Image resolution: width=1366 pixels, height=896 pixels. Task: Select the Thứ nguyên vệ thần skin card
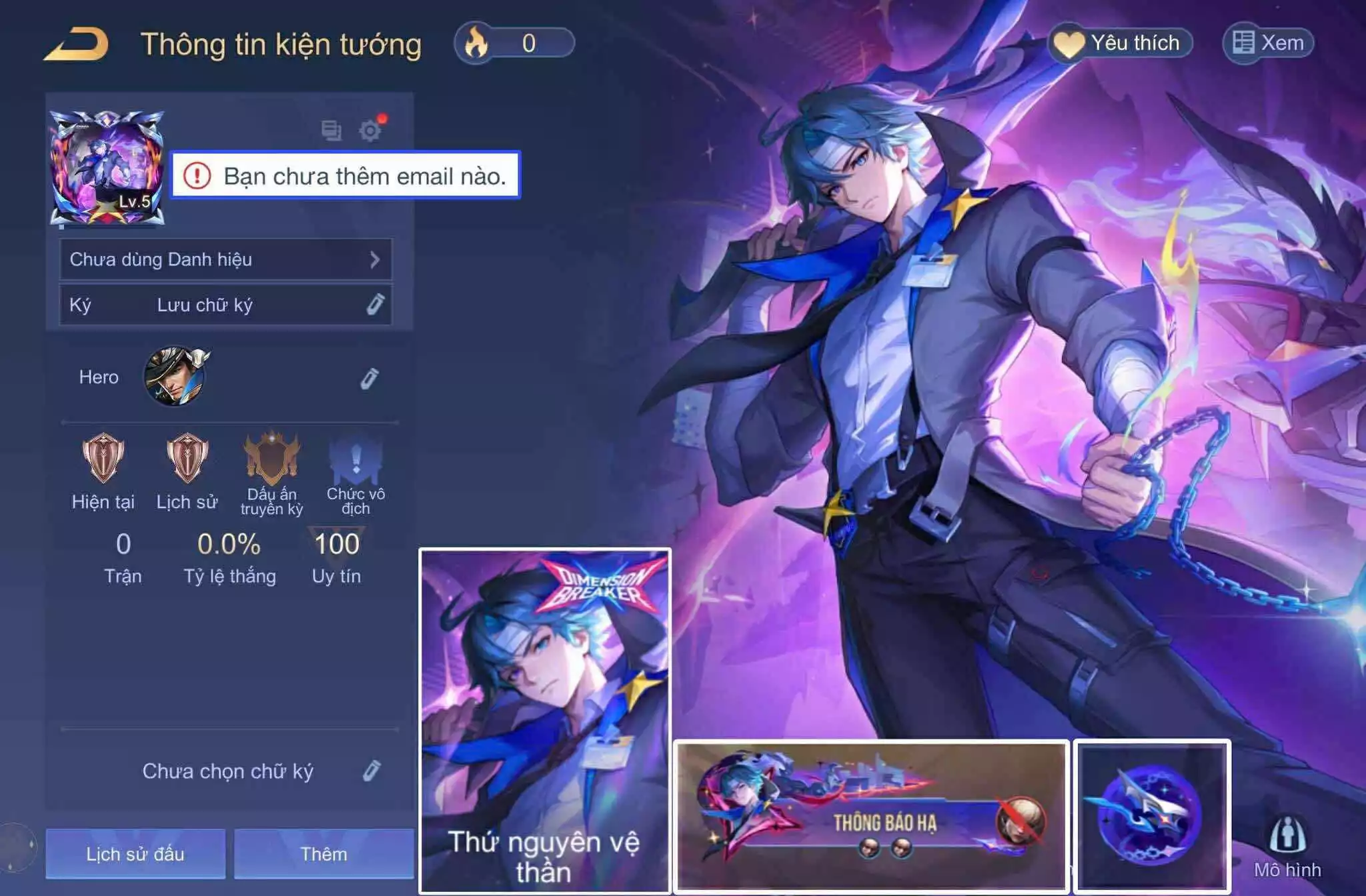[x=545, y=720]
